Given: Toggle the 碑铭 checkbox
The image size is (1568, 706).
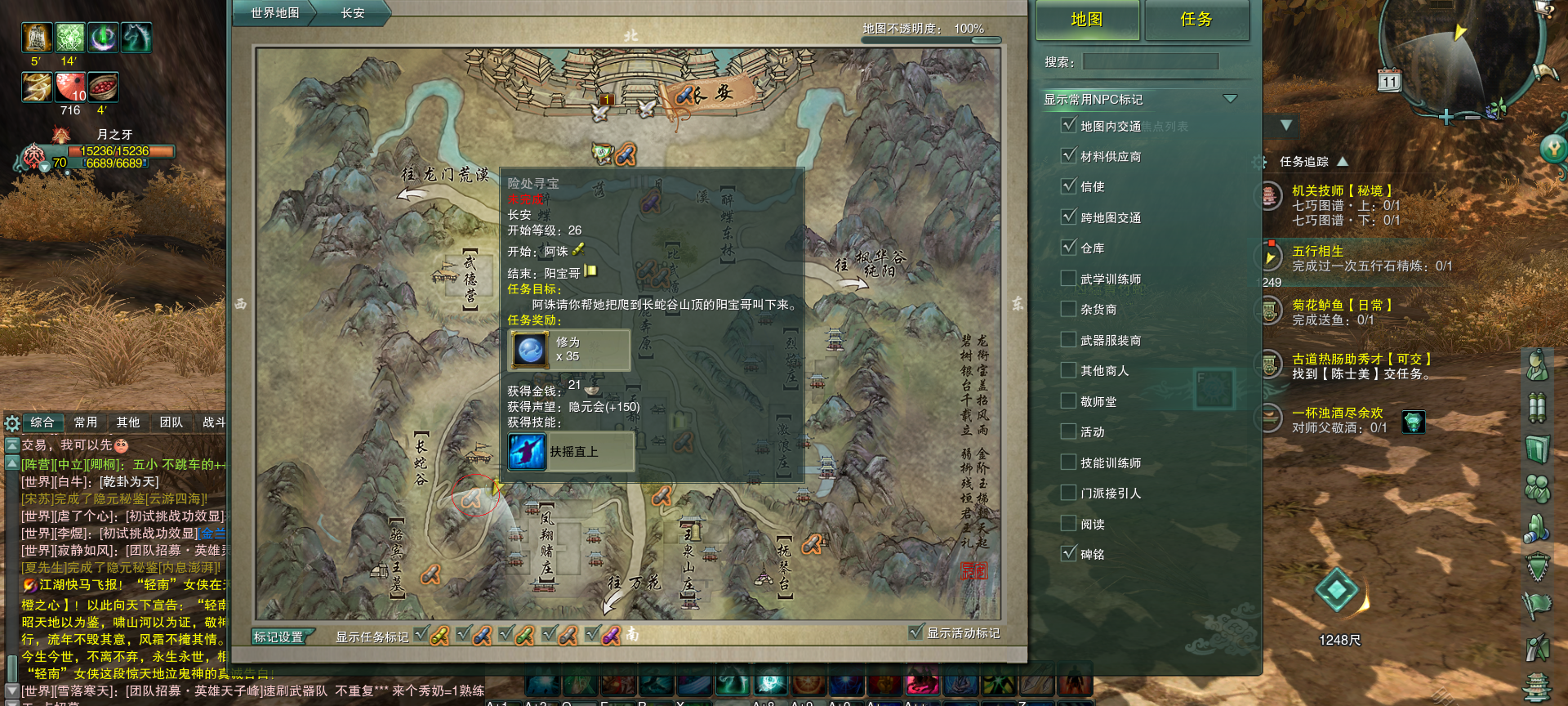Looking at the screenshot, I should click(1068, 553).
